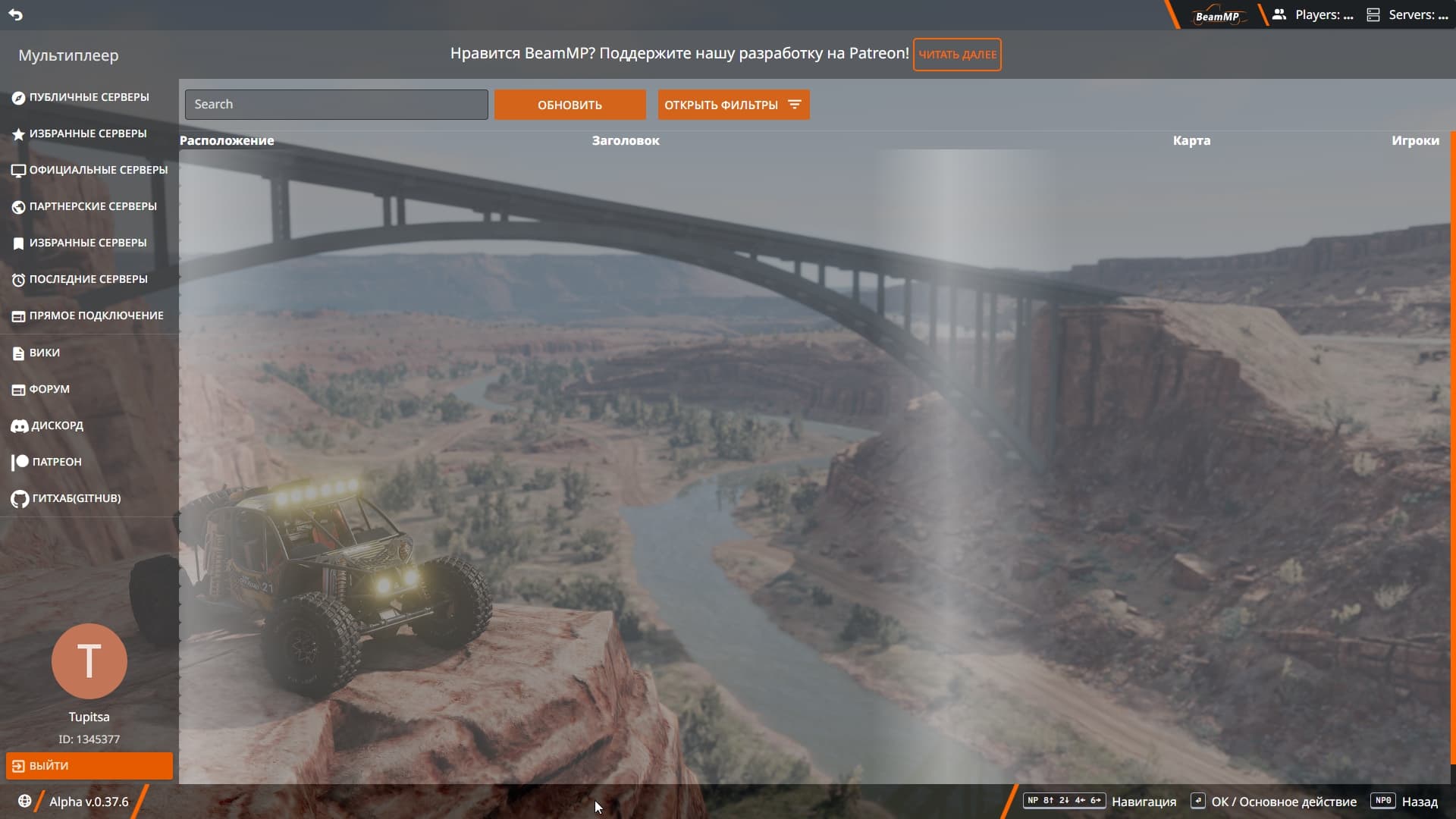
Task: Select the Tupitsa profile avatar
Action: click(x=89, y=661)
